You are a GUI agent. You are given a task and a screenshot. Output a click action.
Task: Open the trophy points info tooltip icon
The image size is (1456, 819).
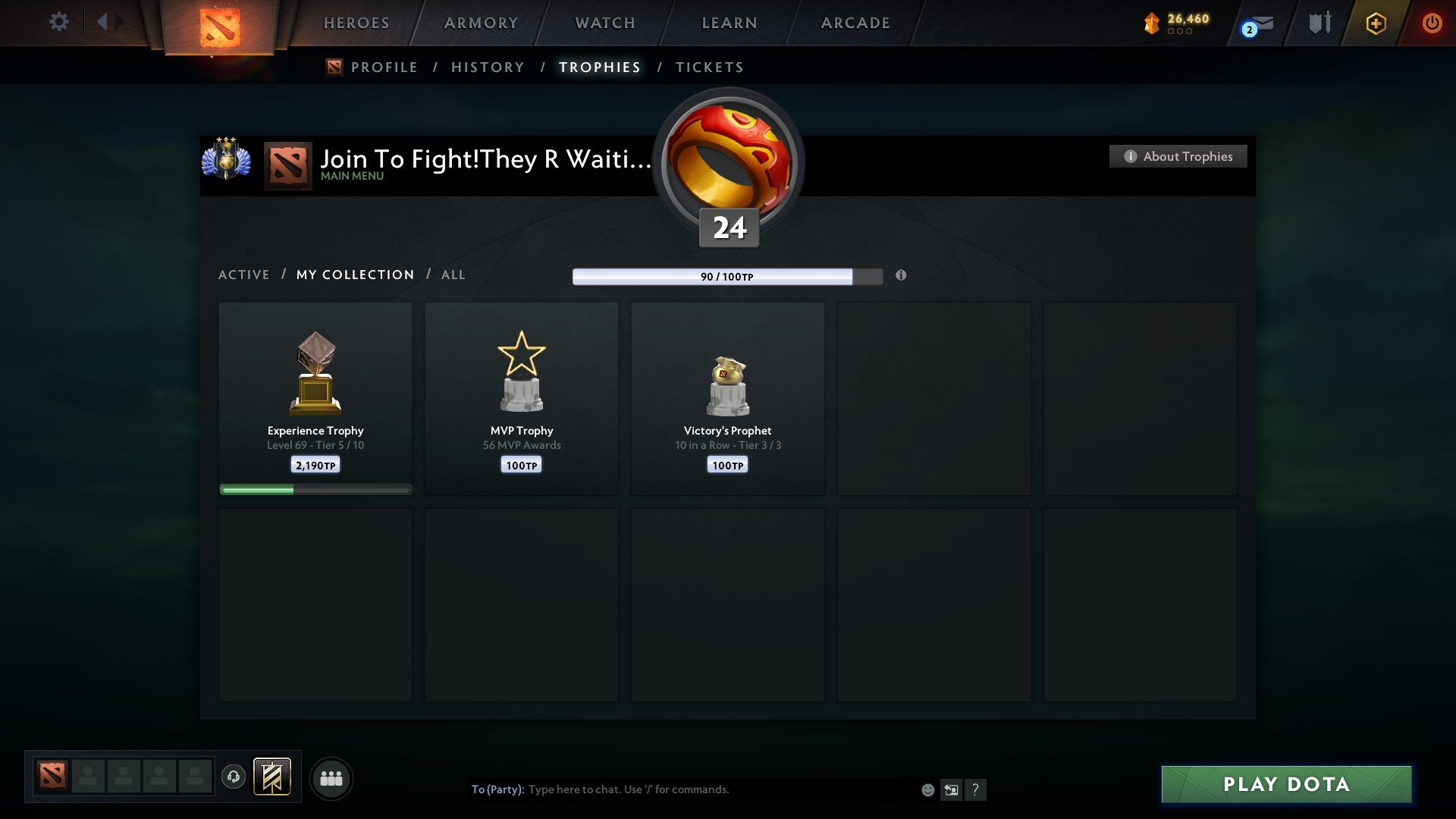click(901, 276)
